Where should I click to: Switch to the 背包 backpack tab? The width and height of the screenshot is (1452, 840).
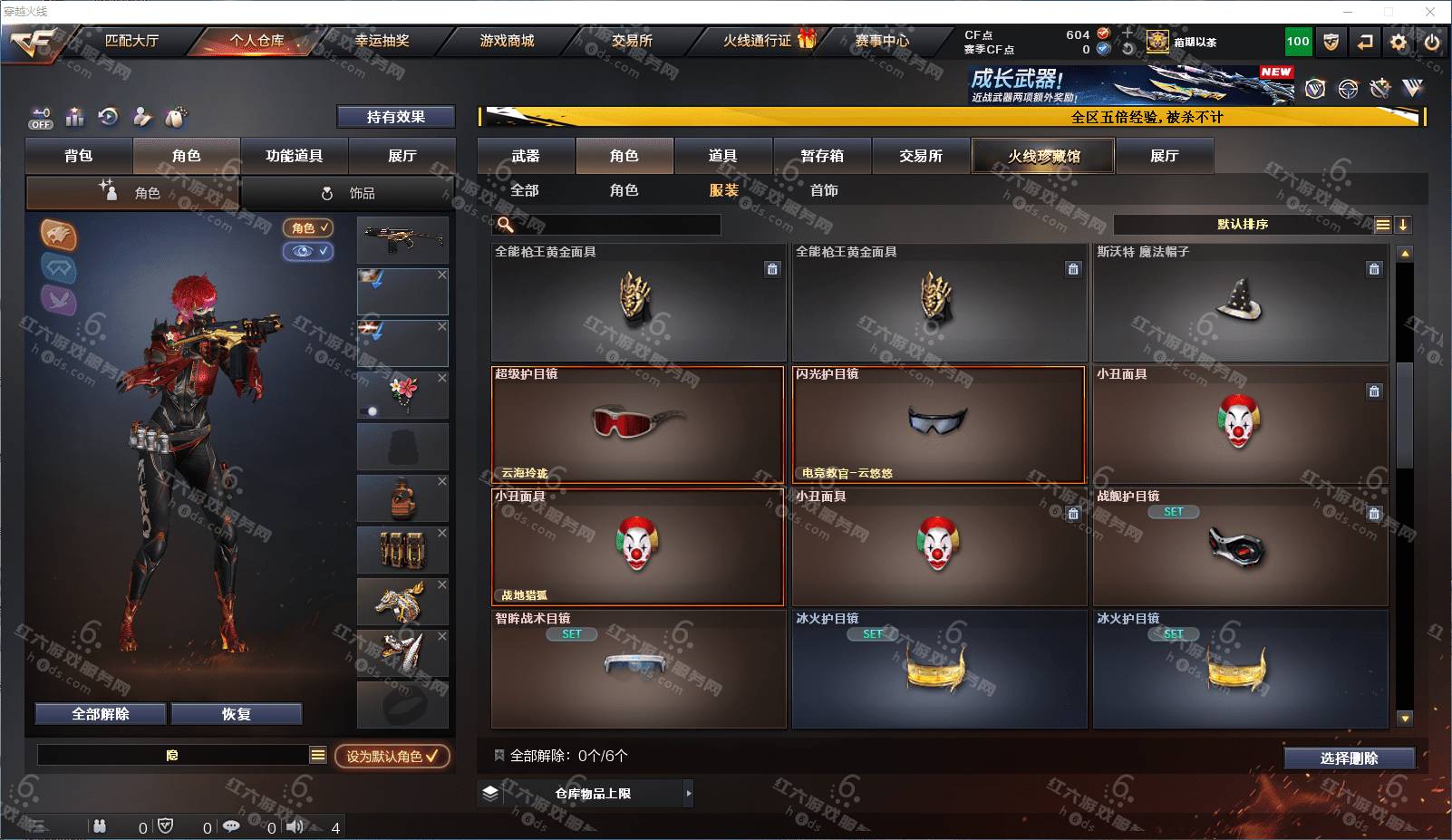pyautogui.click(x=79, y=156)
